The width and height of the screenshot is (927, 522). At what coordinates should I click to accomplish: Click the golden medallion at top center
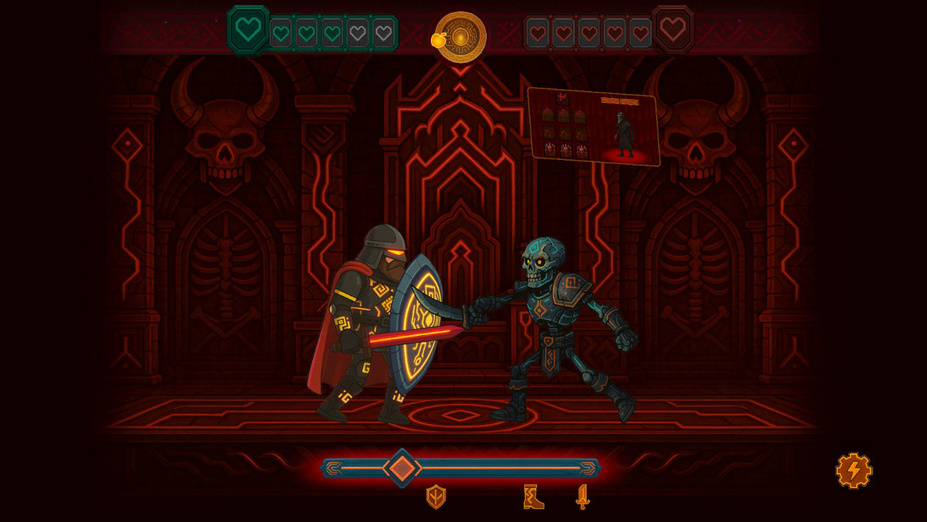click(x=461, y=37)
